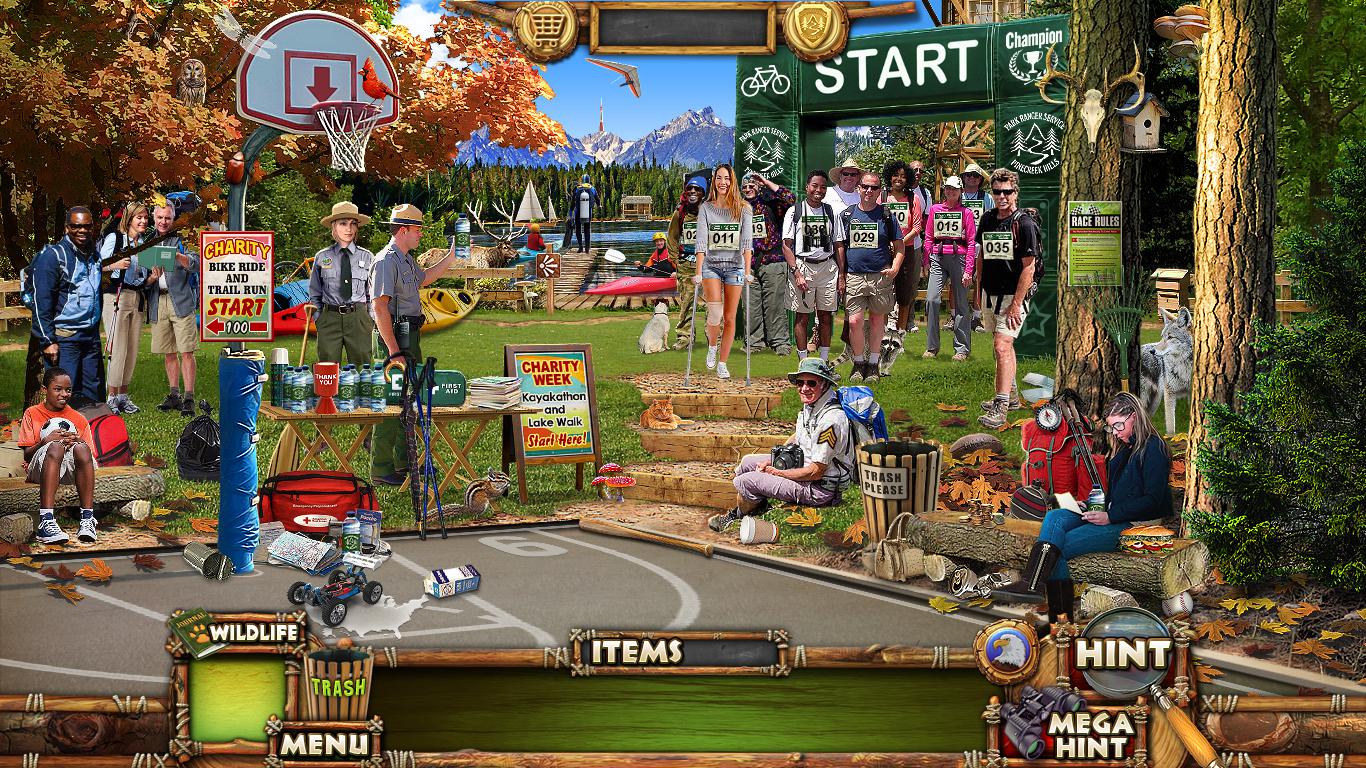Select the Trash can button
The image size is (1366, 768).
pyautogui.click(x=337, y=683)
